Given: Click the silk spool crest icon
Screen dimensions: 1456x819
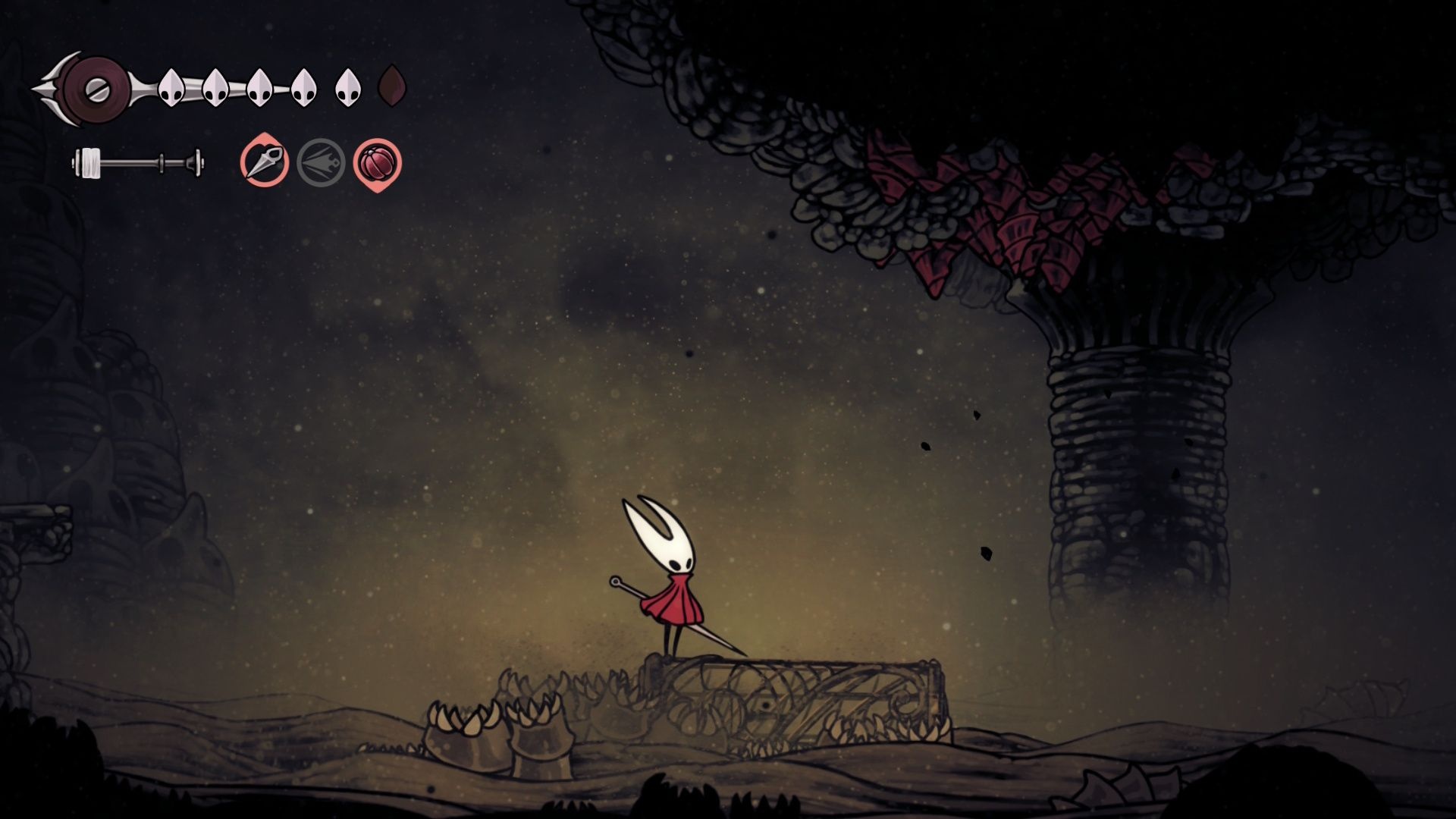Looking at the screenshot, I should pos(96,90).
